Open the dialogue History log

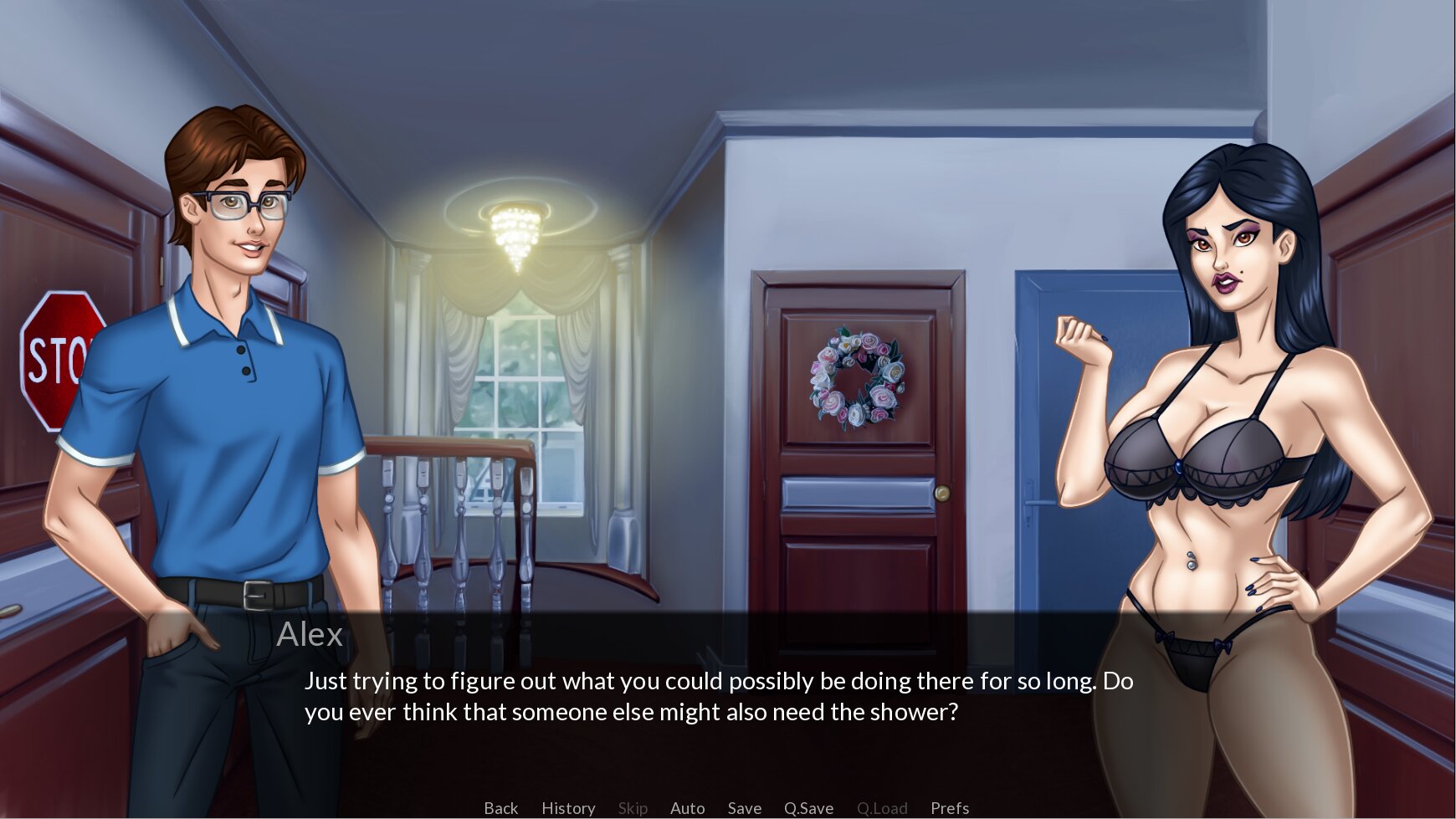[x=568, y=808]
